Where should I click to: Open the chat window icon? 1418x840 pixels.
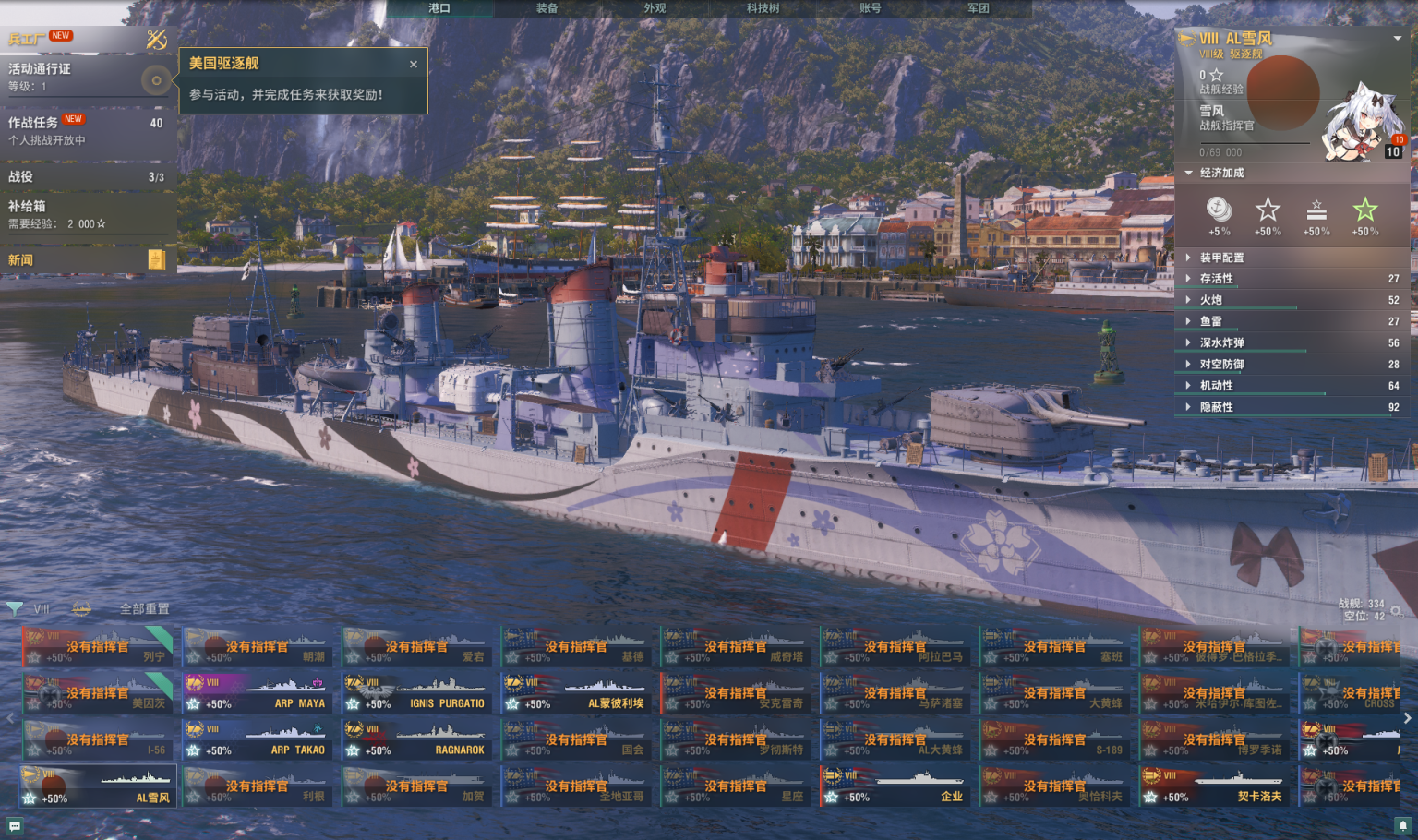pyautogui.click(x=15, y=826)
